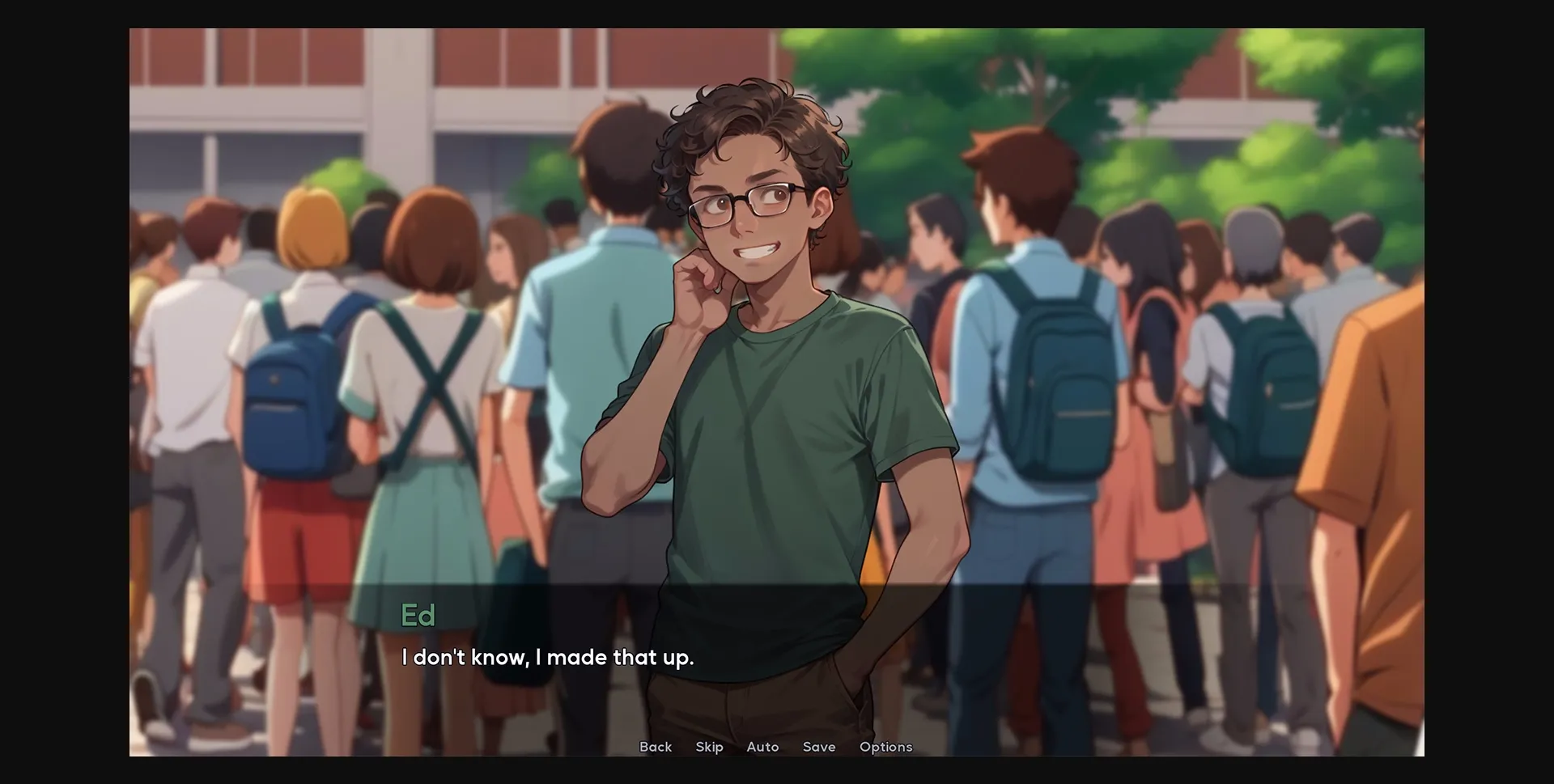This screenshot has width=1554, height=784.
Task: Click Back at the left of quick menu
Action: click(x=655, y=747)
